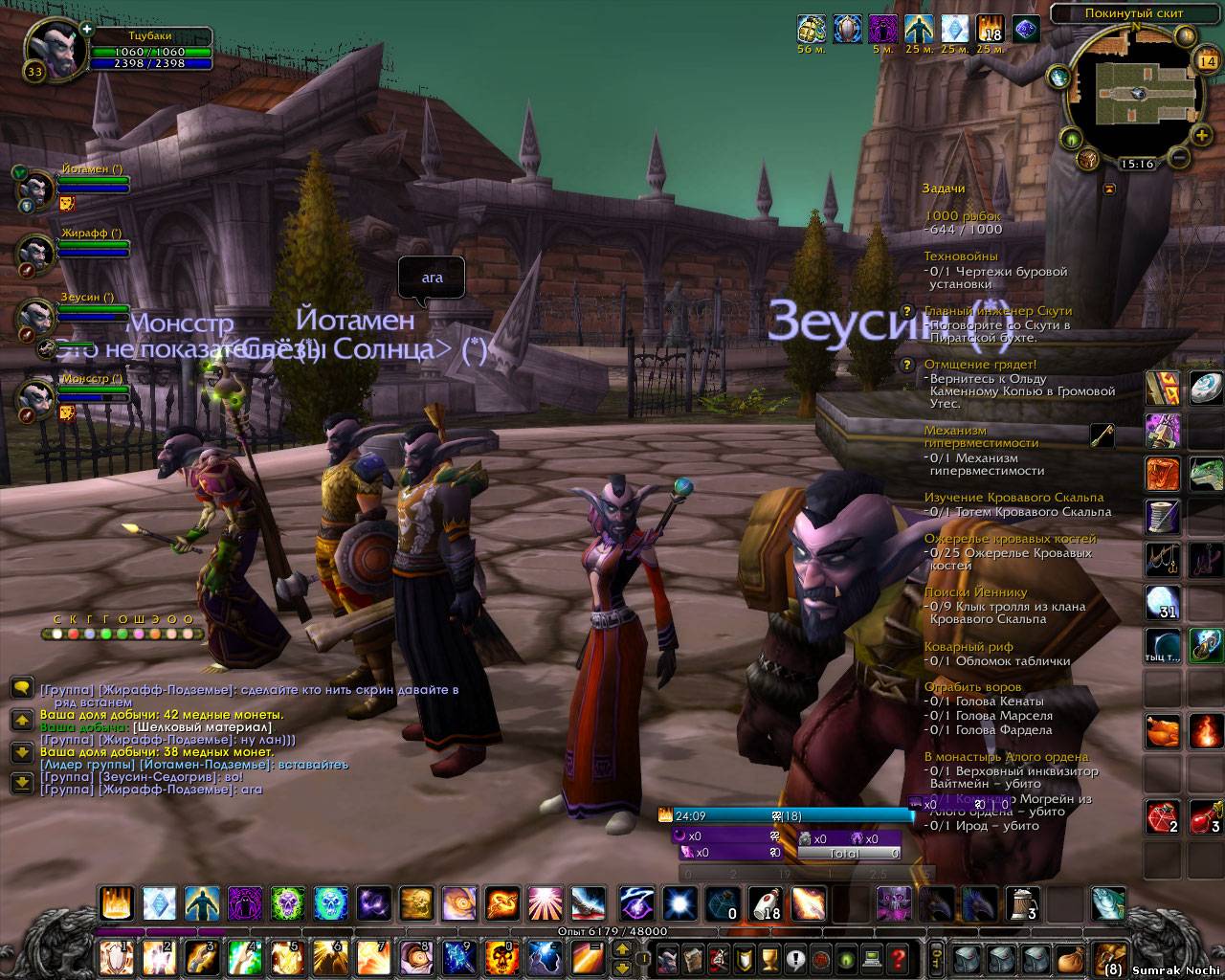The width and height of the screenshot is (1225, 980).
Task: Open the red question mark help button
Action: [898, 956]
